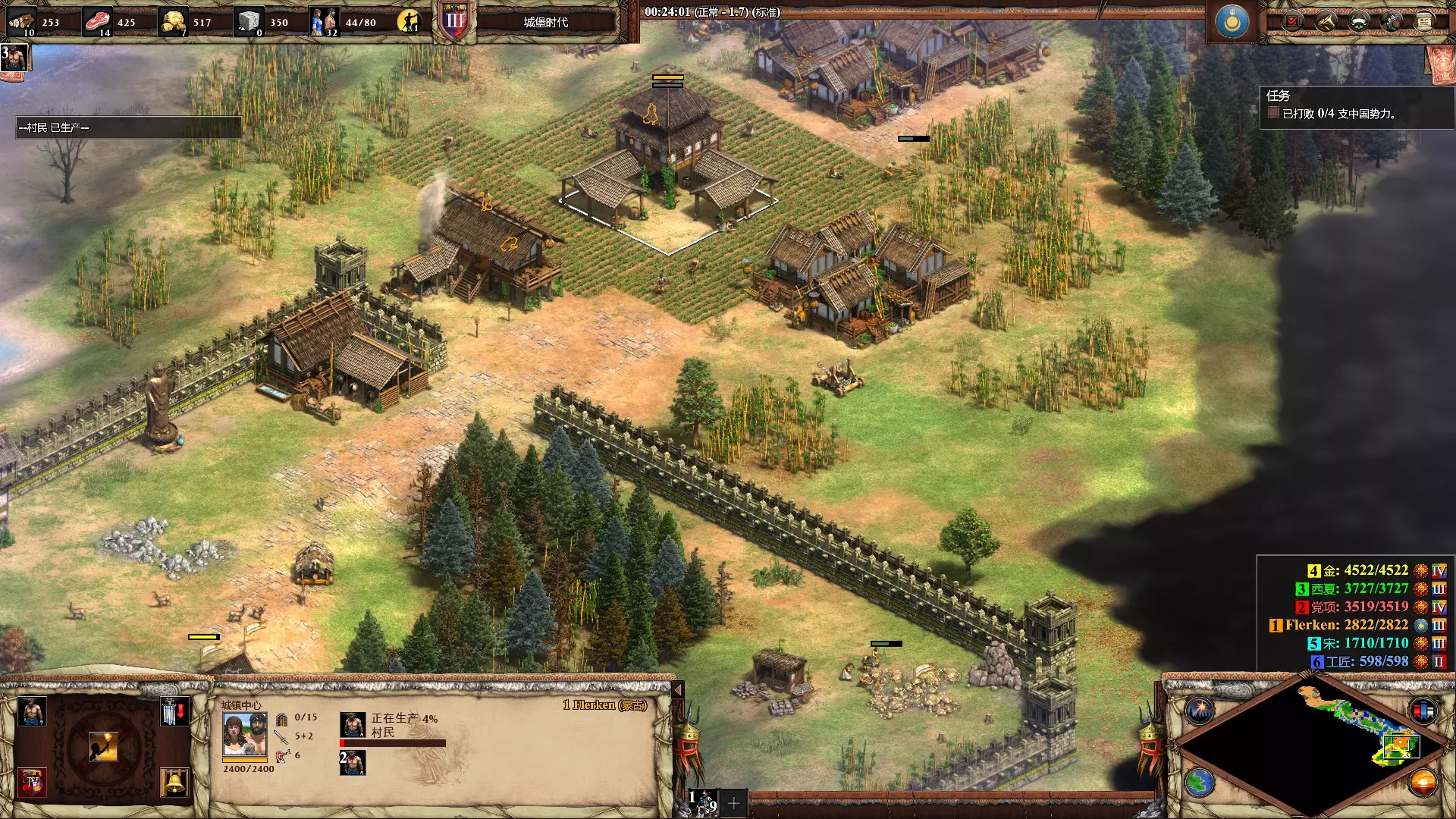The image size is (1456, 819).
Task: Ring the town bell
Action: coord(174,782)
